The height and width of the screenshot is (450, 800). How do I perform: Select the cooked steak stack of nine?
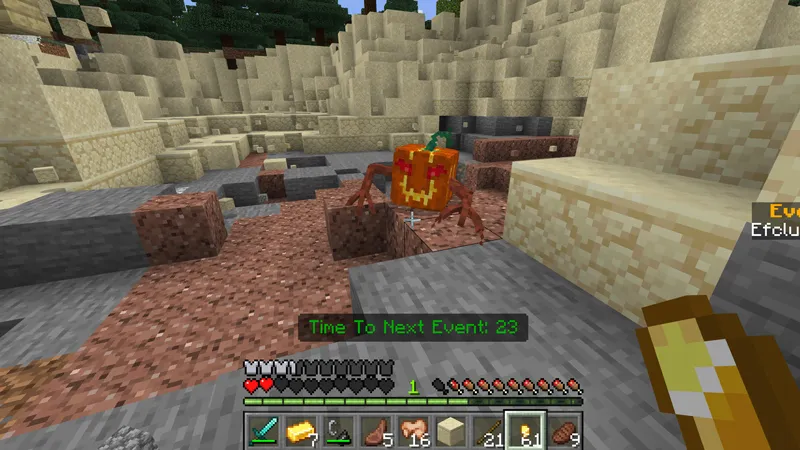pos(562,431)
